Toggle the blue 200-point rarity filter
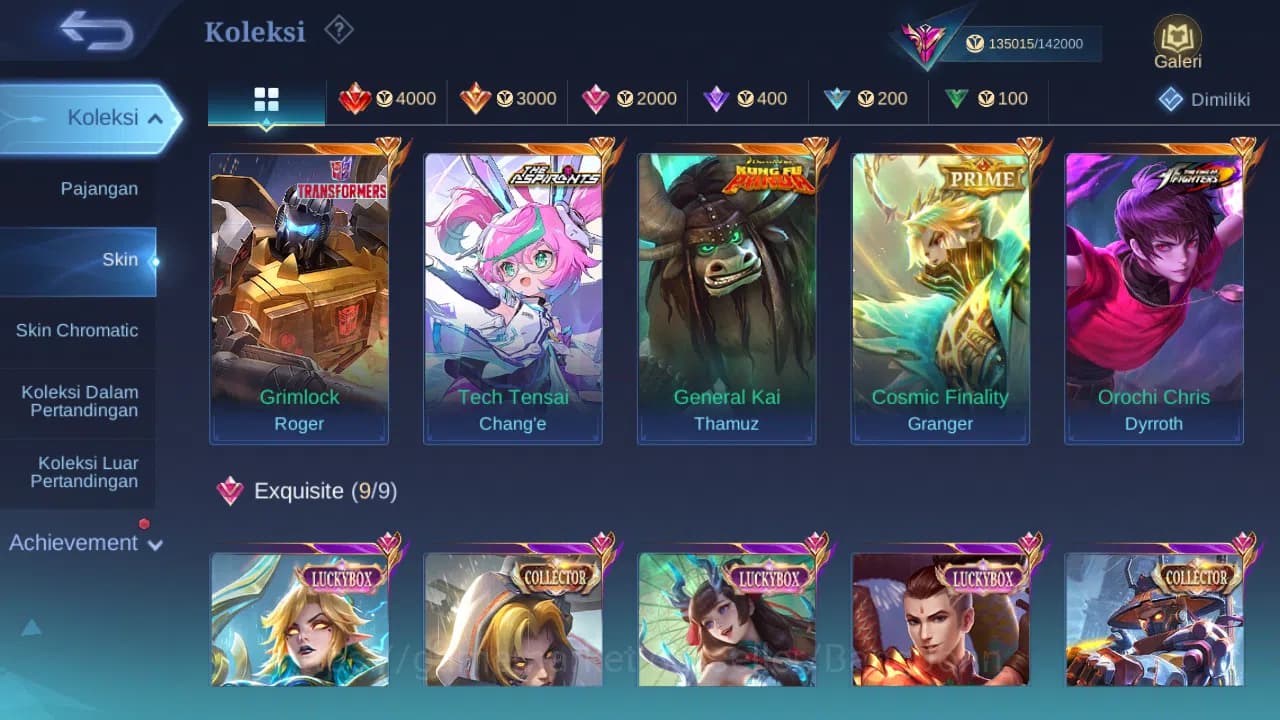 [x=838, y=99]
